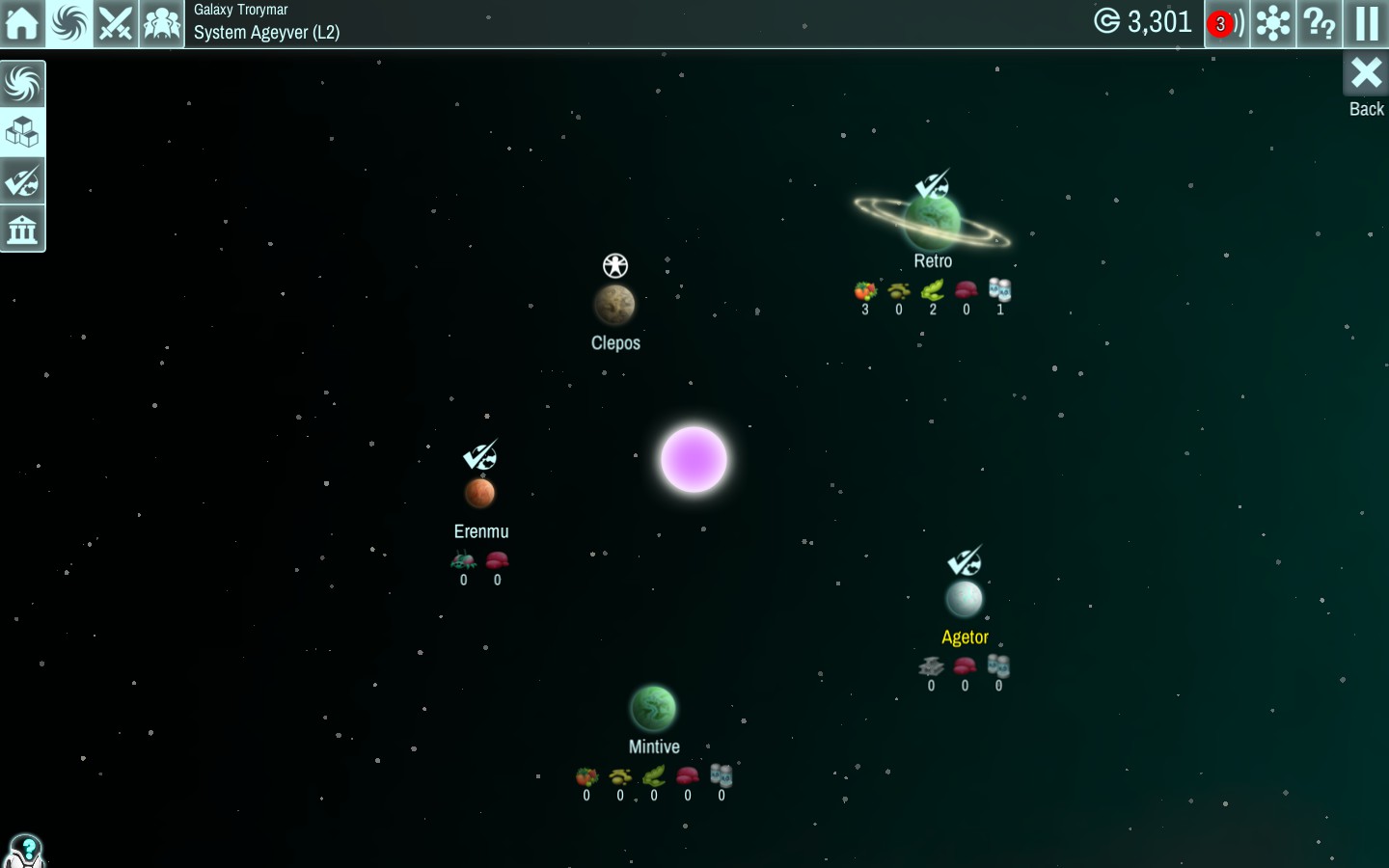Select planet Clepos
1389x868 pixels.
point(614,305)
